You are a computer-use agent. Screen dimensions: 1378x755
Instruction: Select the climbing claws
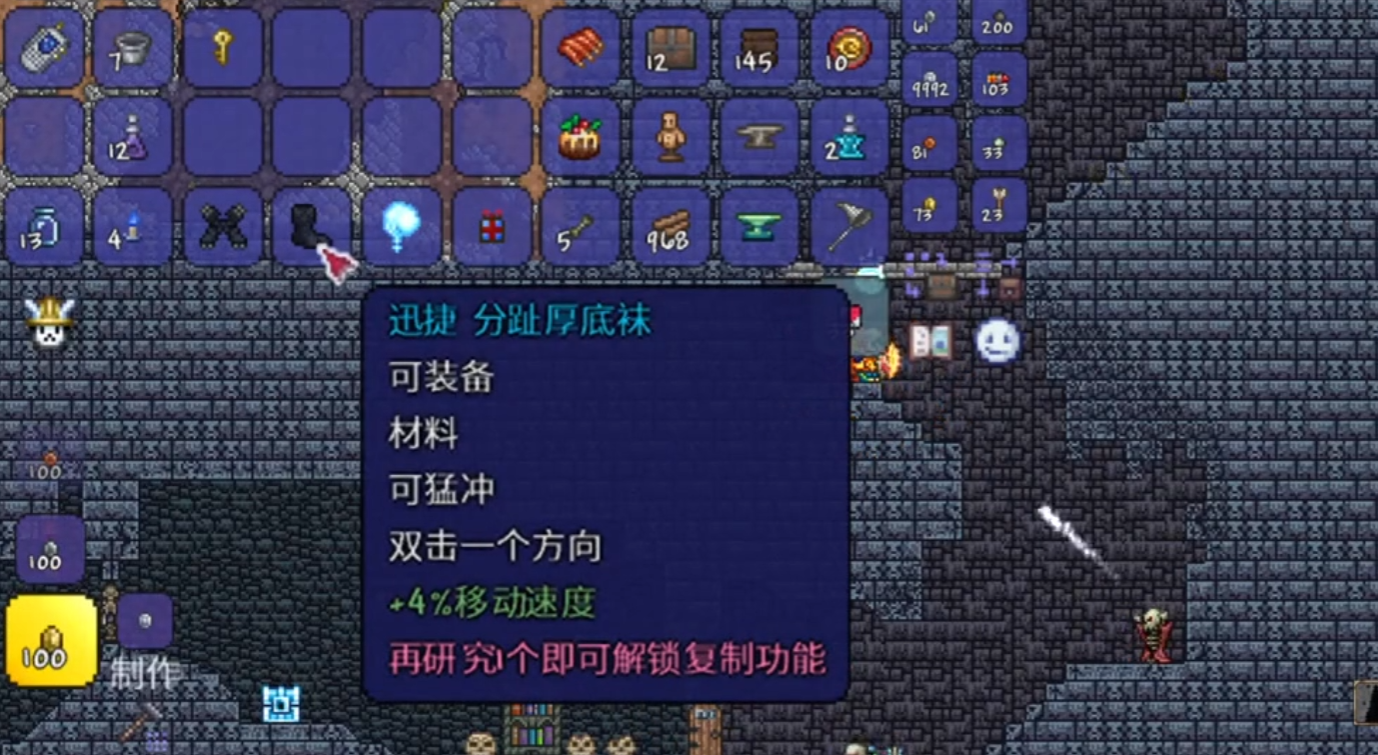coord(225,228)
